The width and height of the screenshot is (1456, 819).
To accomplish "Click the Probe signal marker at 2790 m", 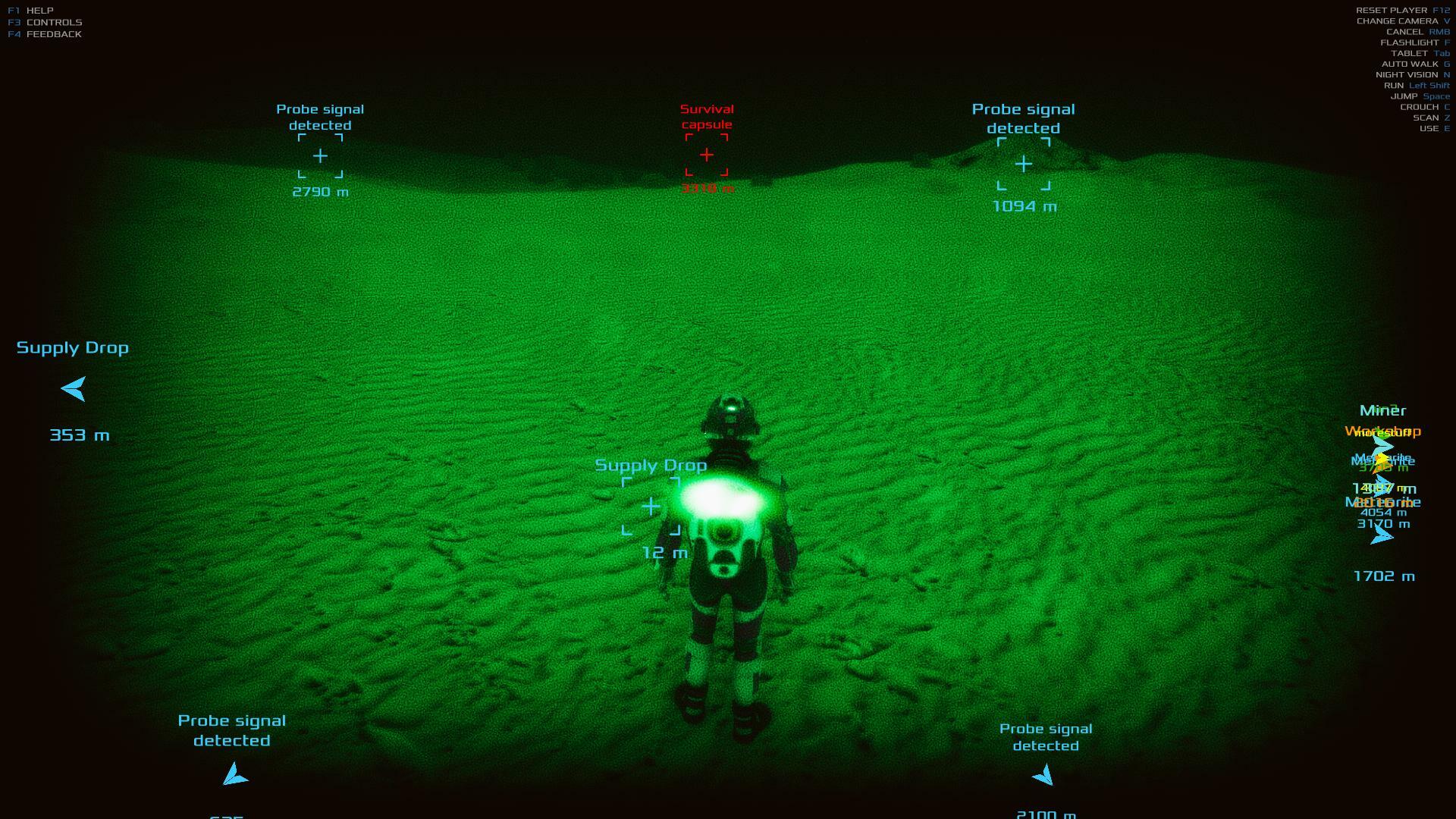I will [x=320, y=156].
